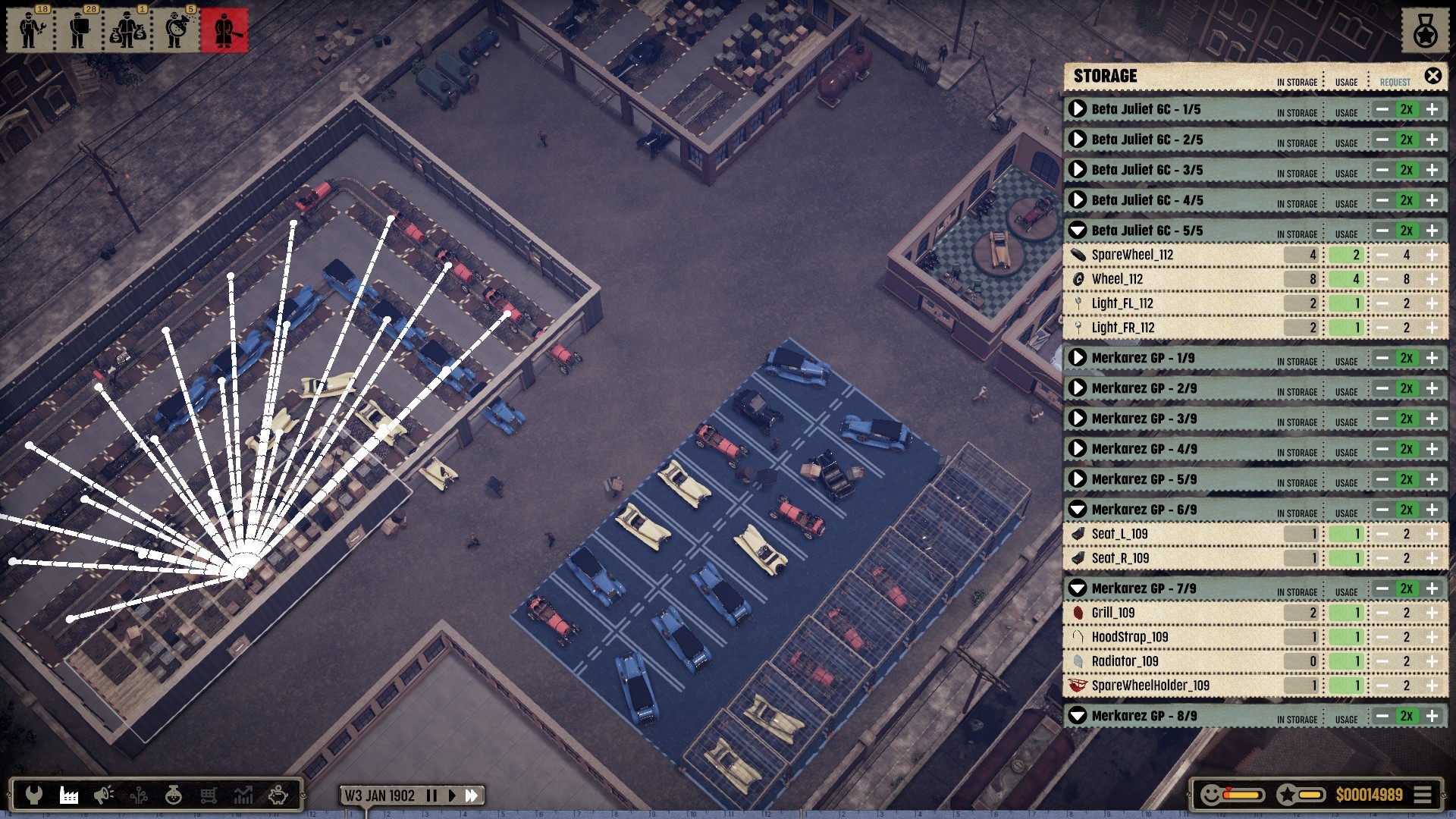
Task: Decrease the Wheel_112 request amount
Action: coord(1382,279)
